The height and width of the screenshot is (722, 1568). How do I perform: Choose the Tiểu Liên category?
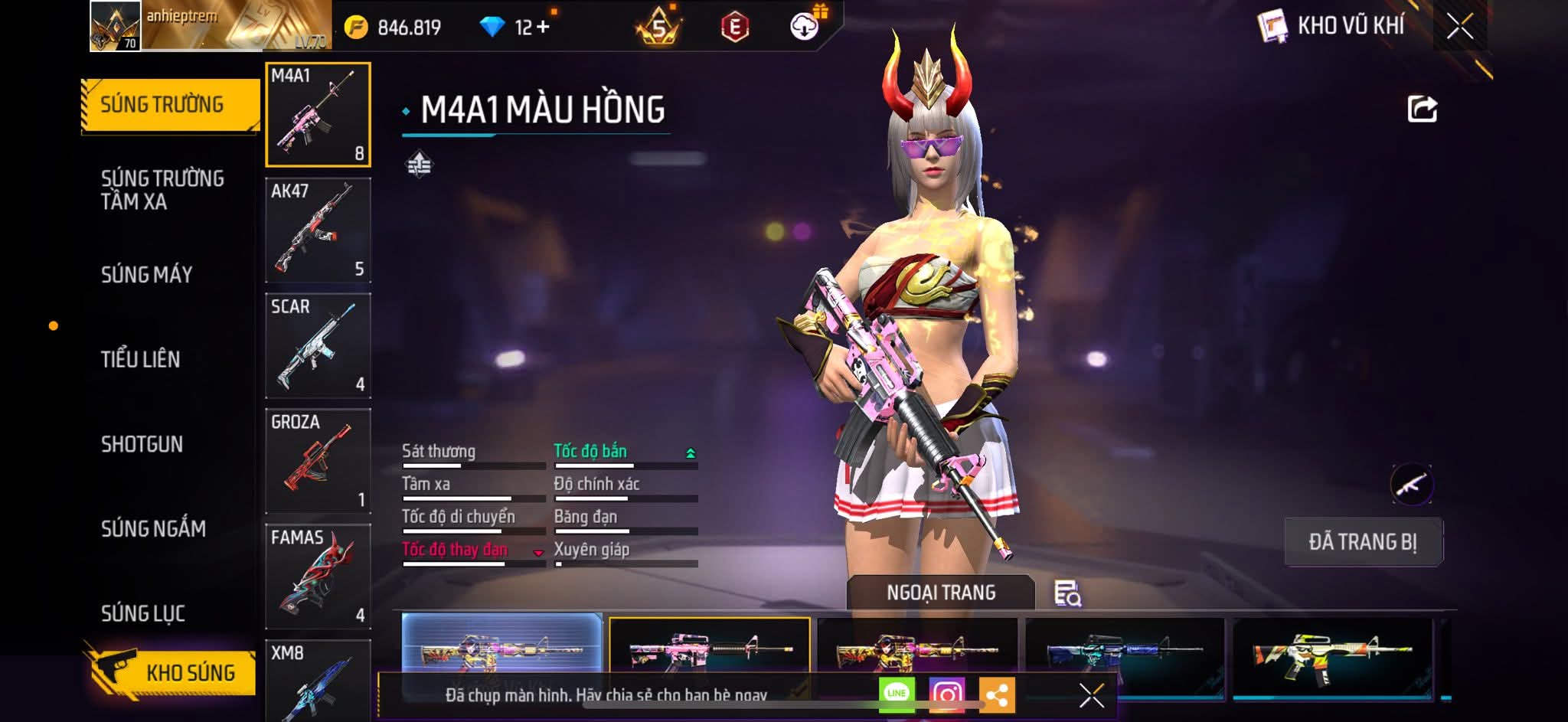point(140,359)
